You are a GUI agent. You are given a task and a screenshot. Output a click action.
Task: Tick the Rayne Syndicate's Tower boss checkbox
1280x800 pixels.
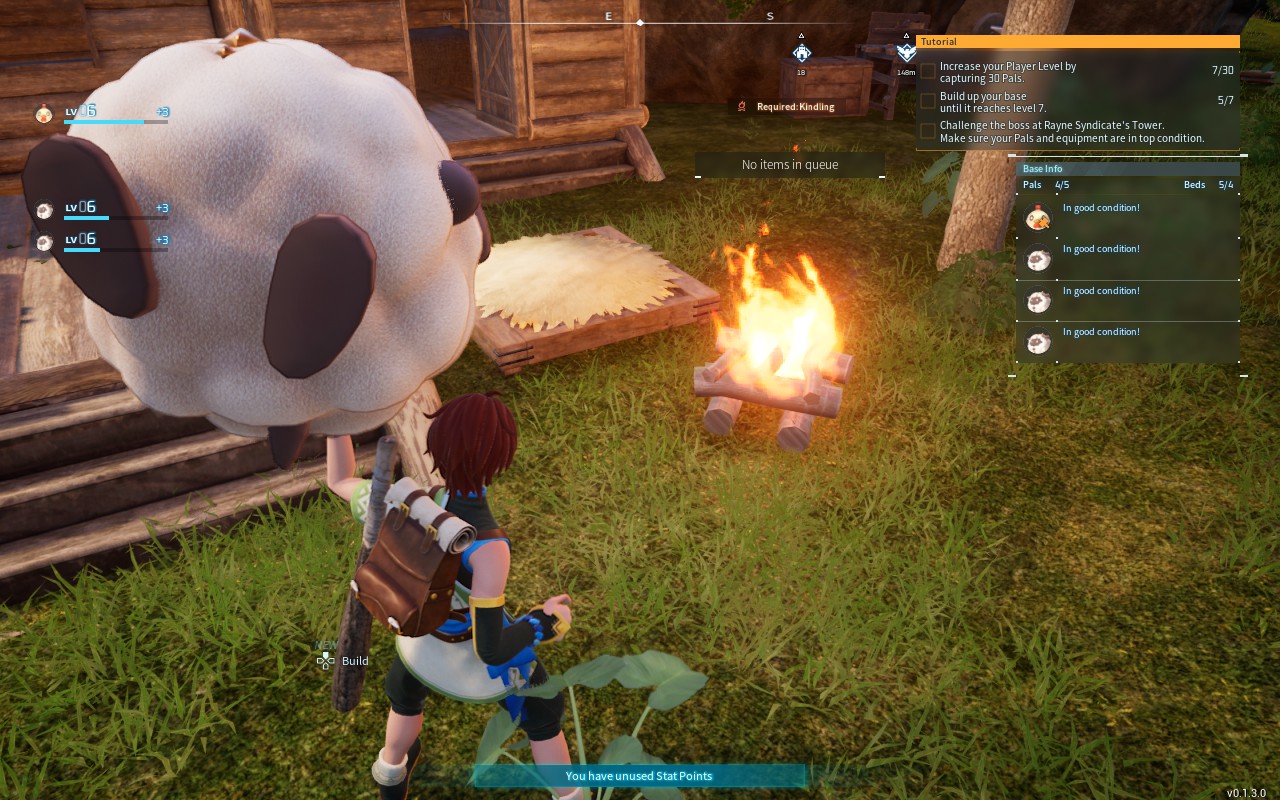coord(928,131)
